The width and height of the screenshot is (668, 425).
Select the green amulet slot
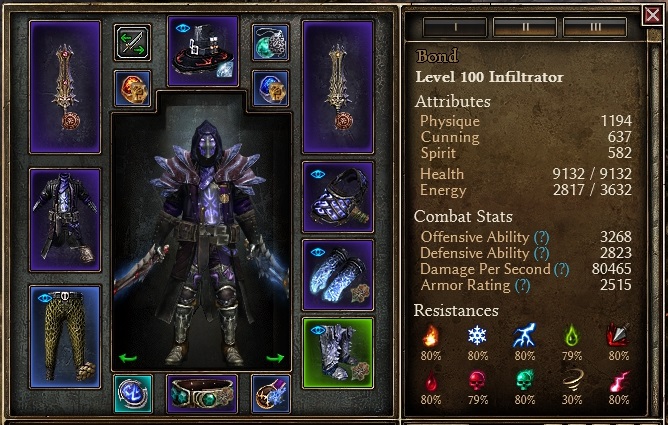click(x=271, y=42)
